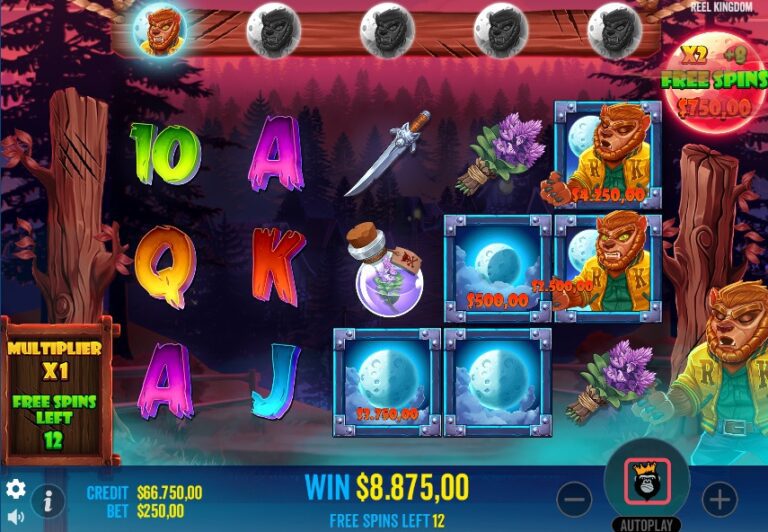
Task: Toggle the sound speaker icon
Action: 16,517
